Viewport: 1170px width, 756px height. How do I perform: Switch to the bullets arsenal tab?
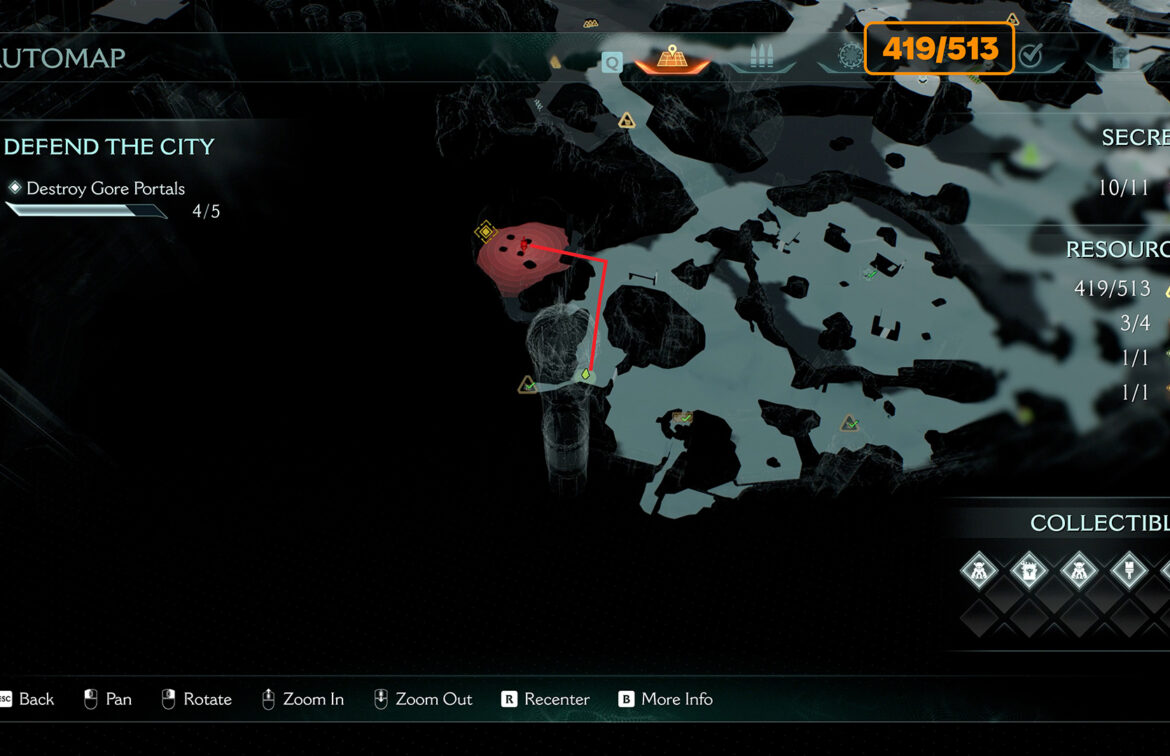pyautogui.click(x=762, y=58)
